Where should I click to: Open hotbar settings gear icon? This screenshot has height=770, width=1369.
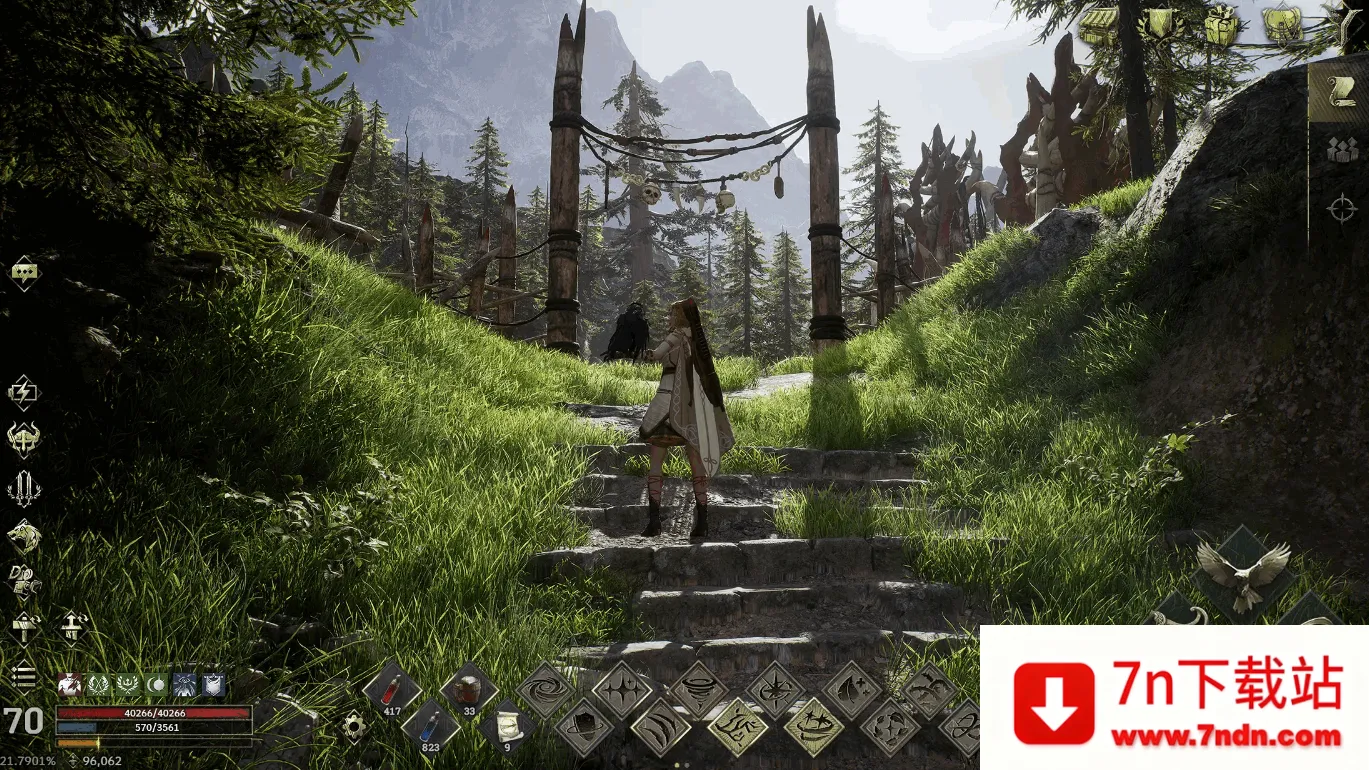tap(353, 725)
